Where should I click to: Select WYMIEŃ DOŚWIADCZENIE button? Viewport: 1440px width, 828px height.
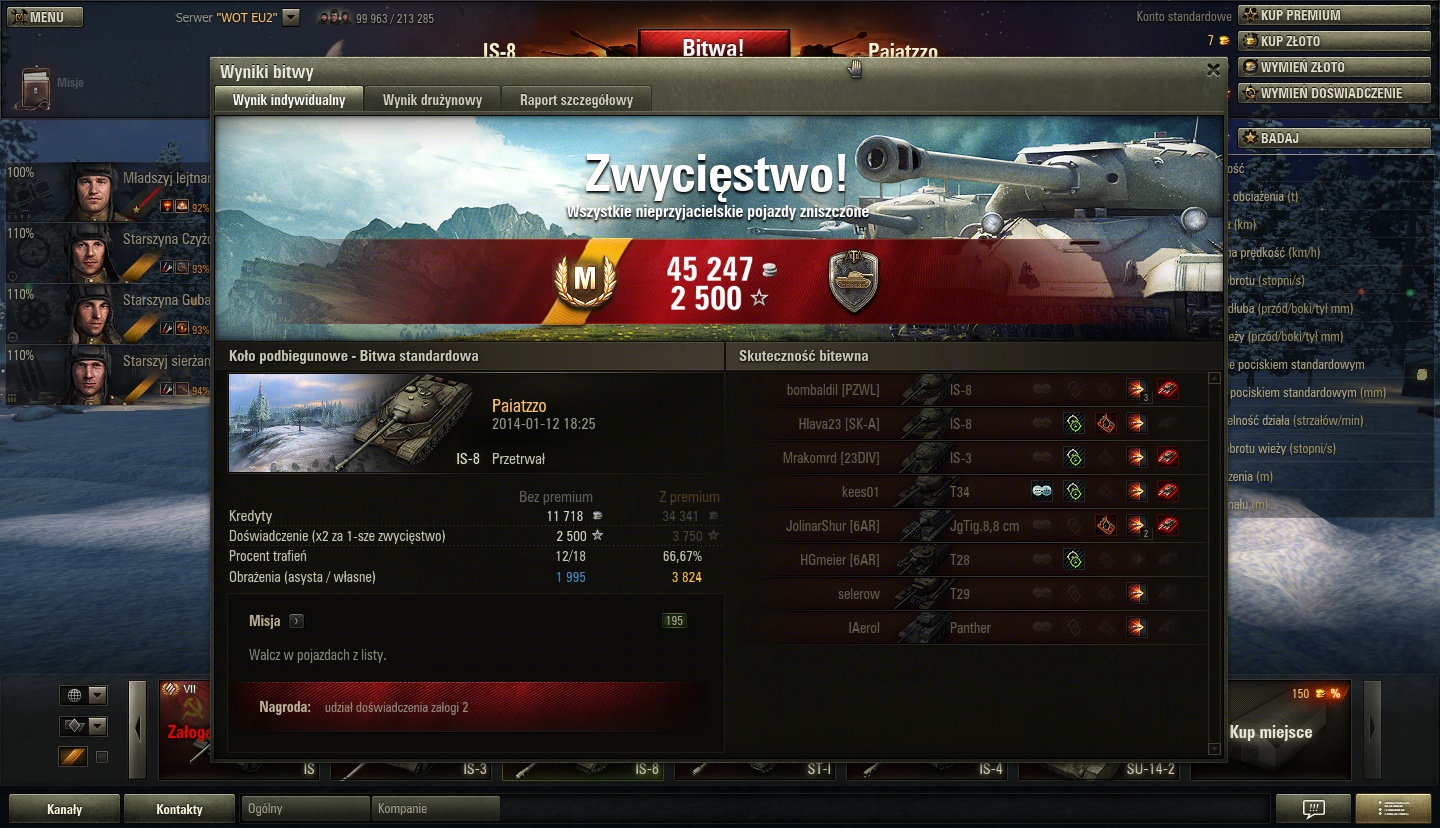click(1334, 93)
